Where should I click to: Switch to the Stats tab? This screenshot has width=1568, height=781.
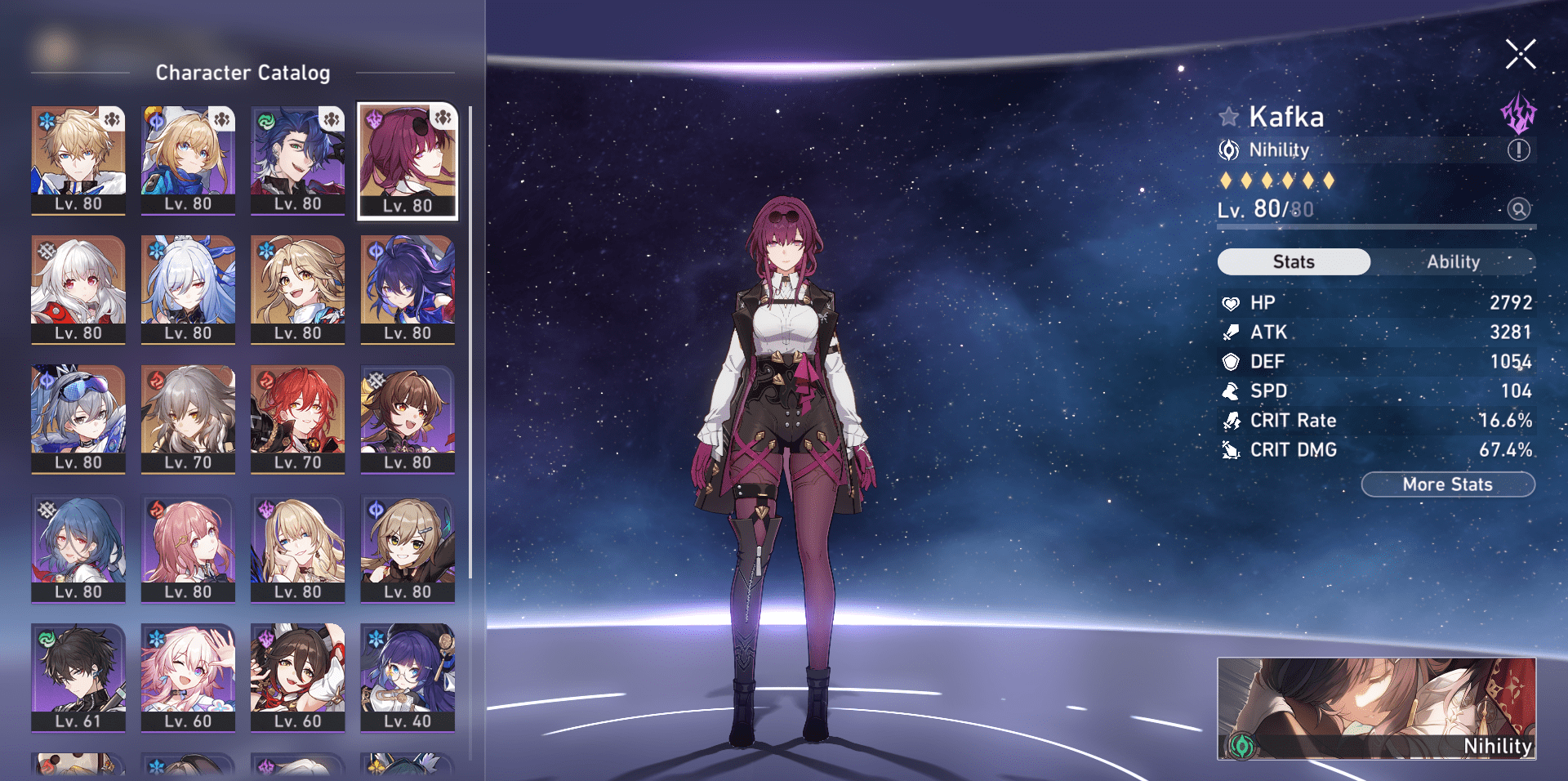coord(1293,261)
